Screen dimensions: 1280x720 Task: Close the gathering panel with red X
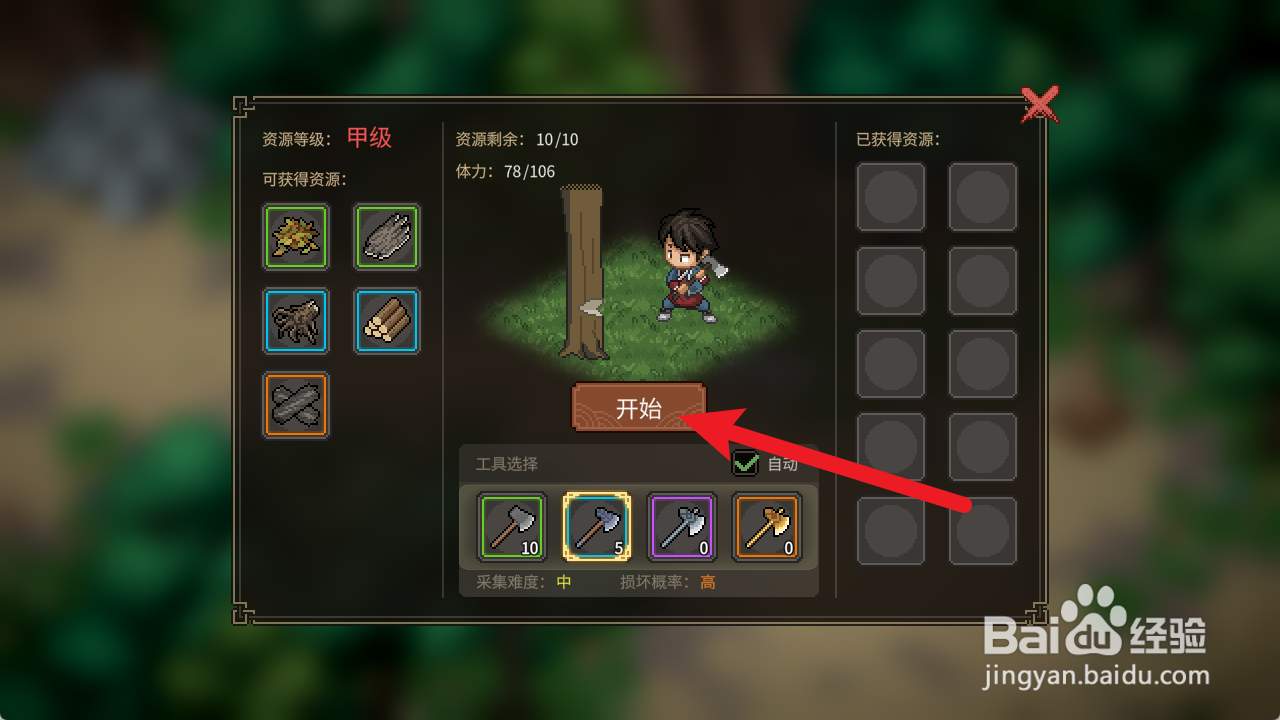coord(1041,103)
